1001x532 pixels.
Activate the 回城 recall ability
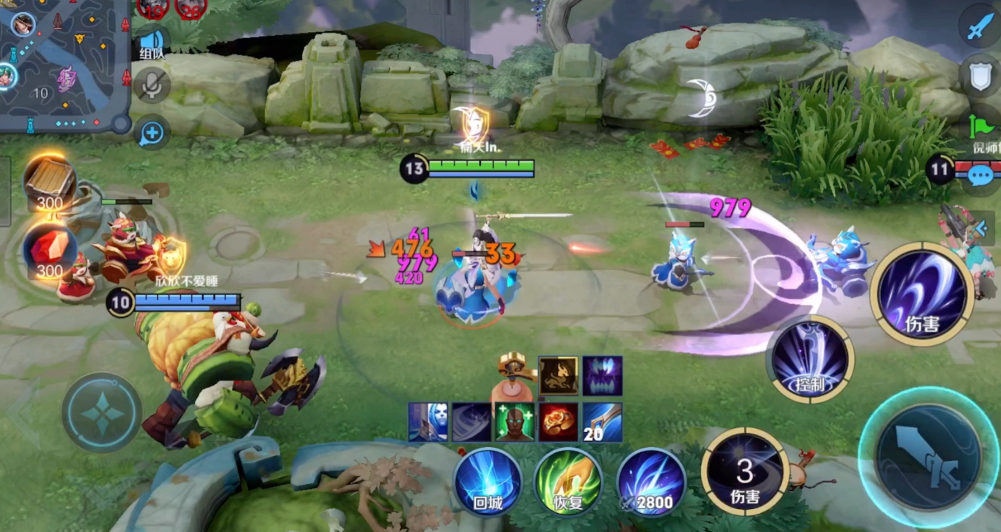(487, 481)
